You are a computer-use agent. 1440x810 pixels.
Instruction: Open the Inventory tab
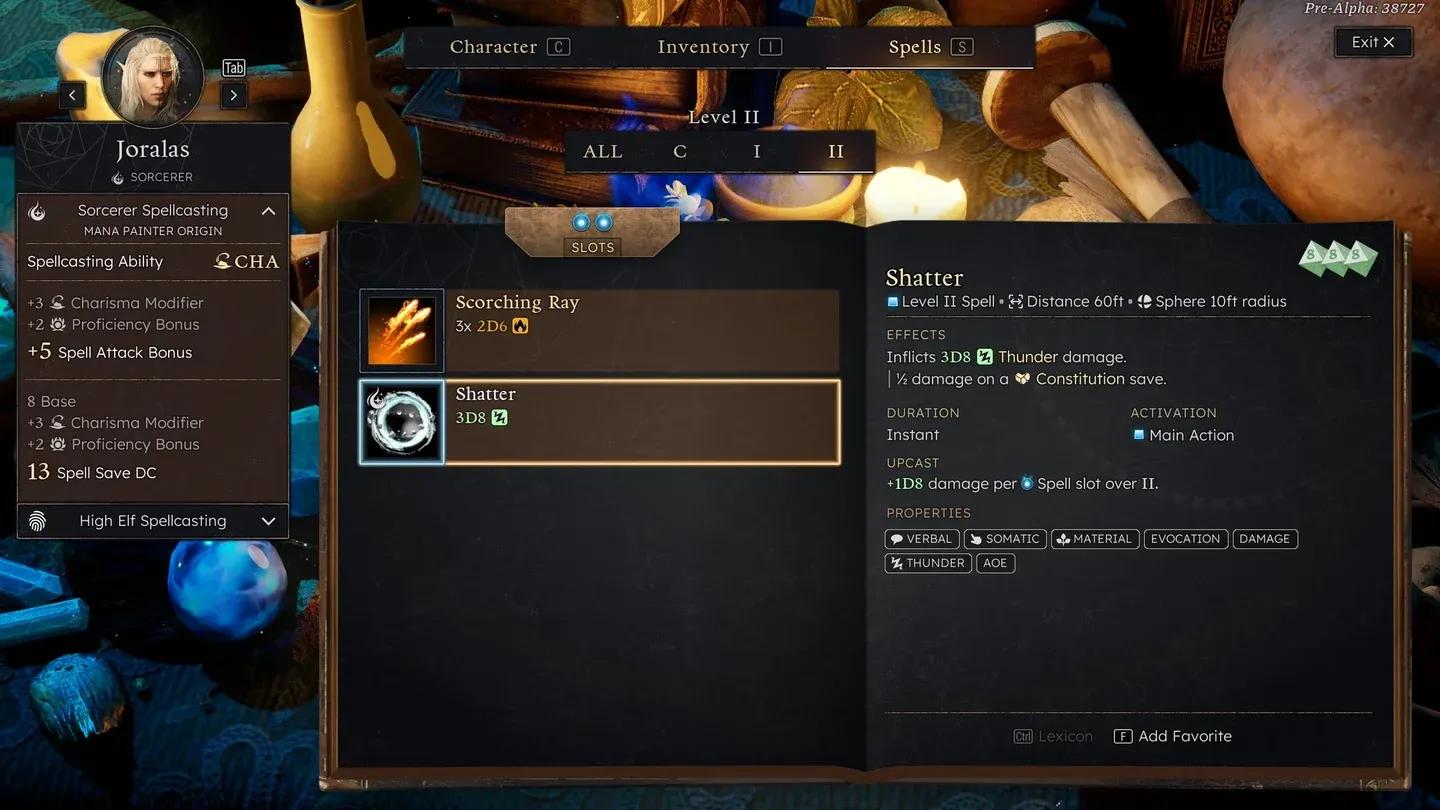coord(718,47)
